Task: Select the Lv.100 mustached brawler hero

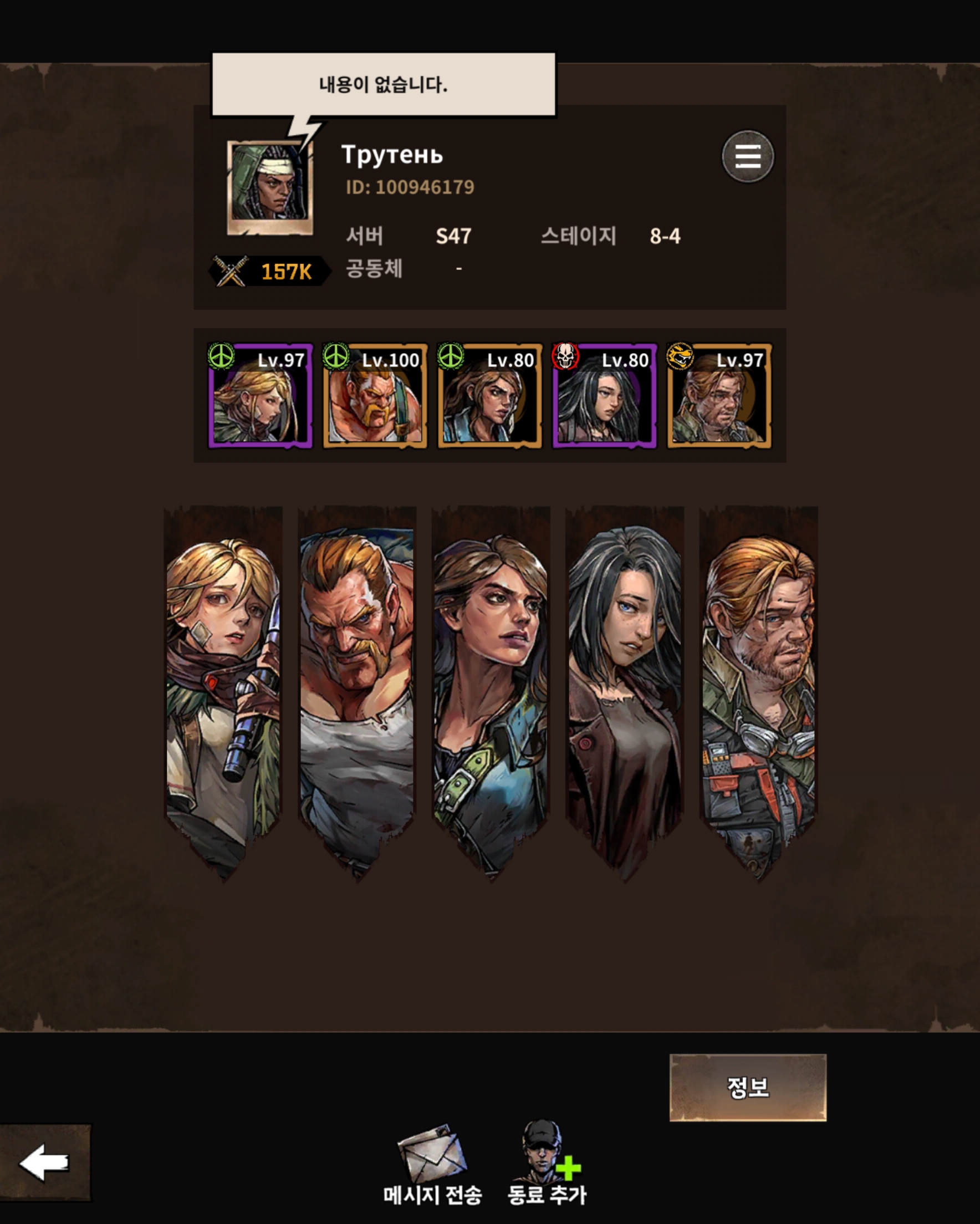Action: [375, 396]
